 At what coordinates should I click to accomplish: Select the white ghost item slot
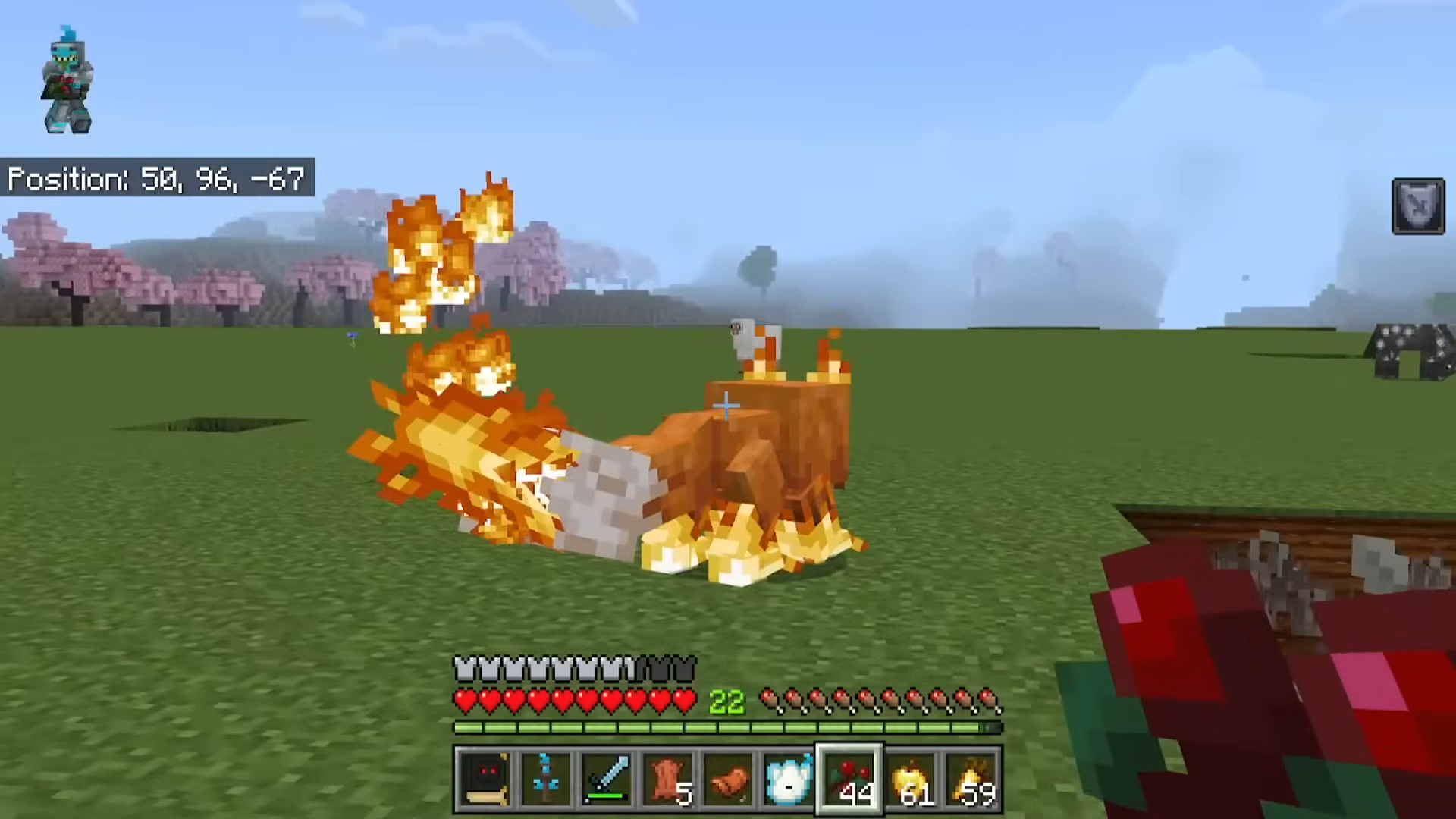(789, 780)
